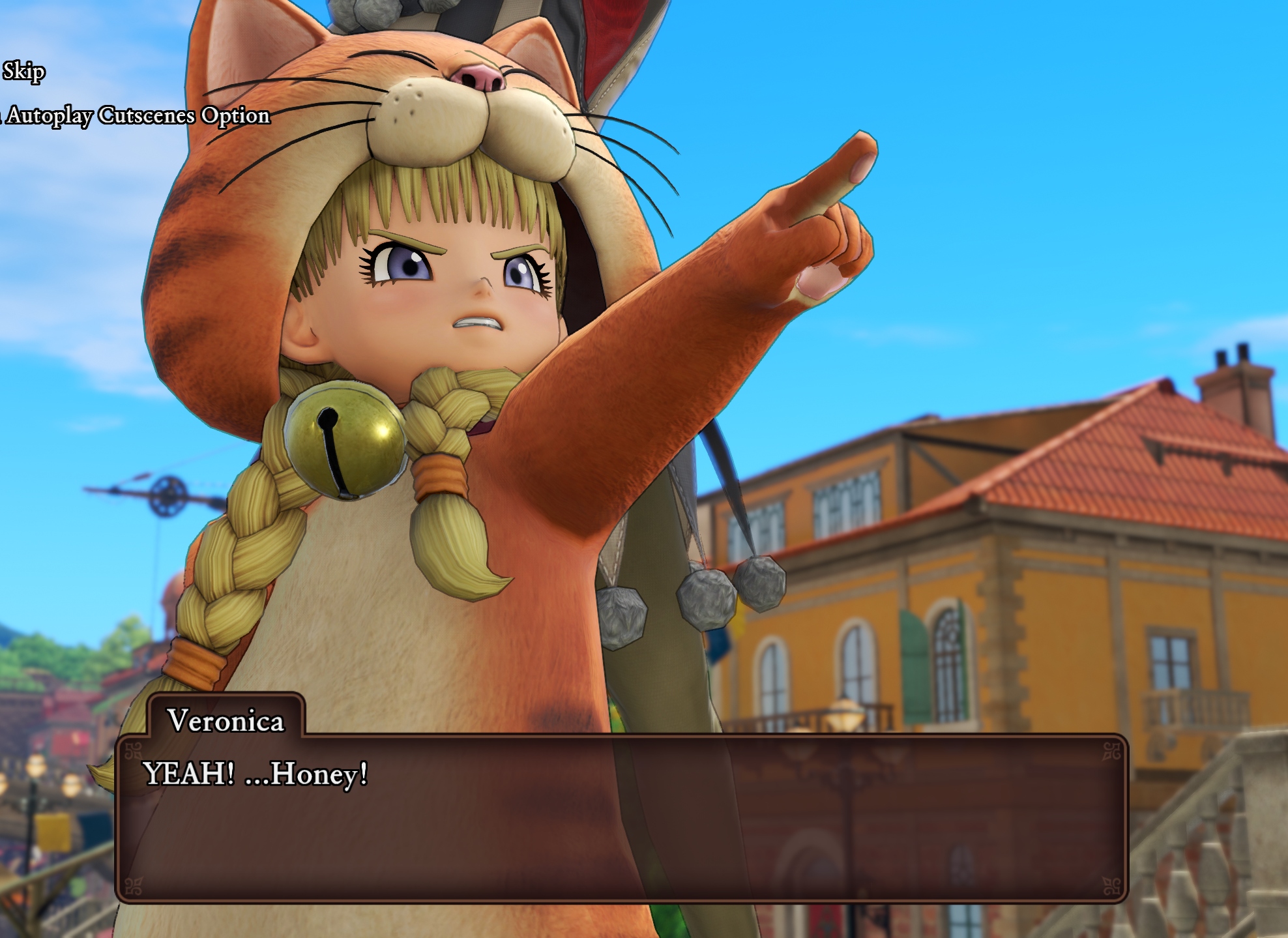Skip the current cutscene
Image resolution: width=1288 pixels, height=938 pixels.
point(23,71)
